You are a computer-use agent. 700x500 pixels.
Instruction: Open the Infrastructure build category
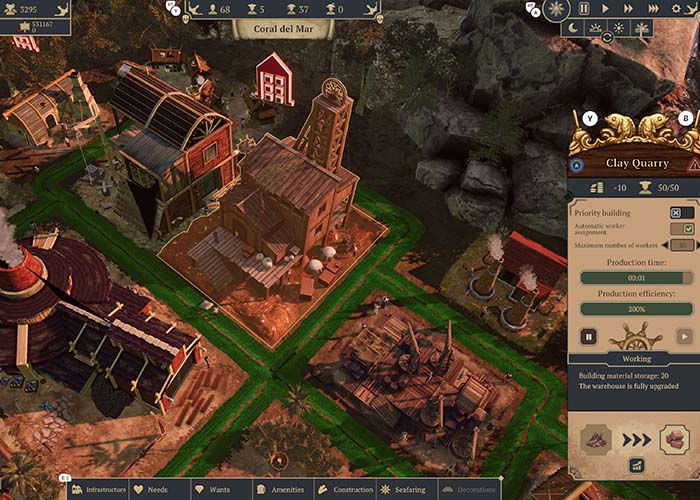coord(99,490)
